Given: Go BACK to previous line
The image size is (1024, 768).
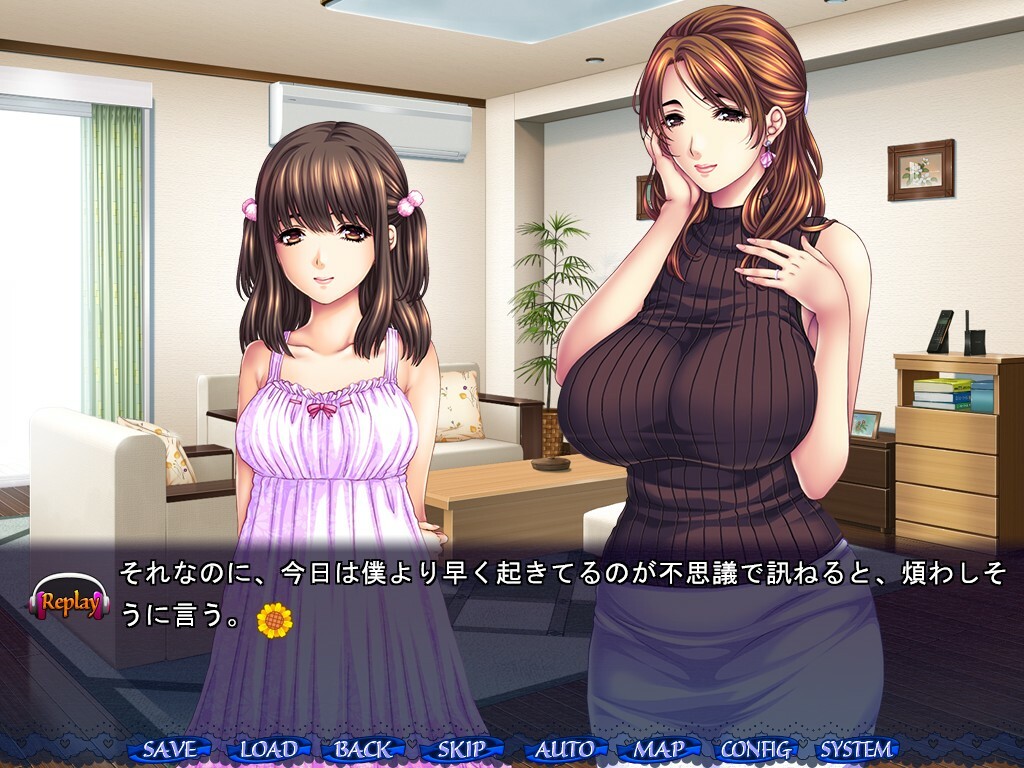Looking at the screenshot, I should (364, 749).
